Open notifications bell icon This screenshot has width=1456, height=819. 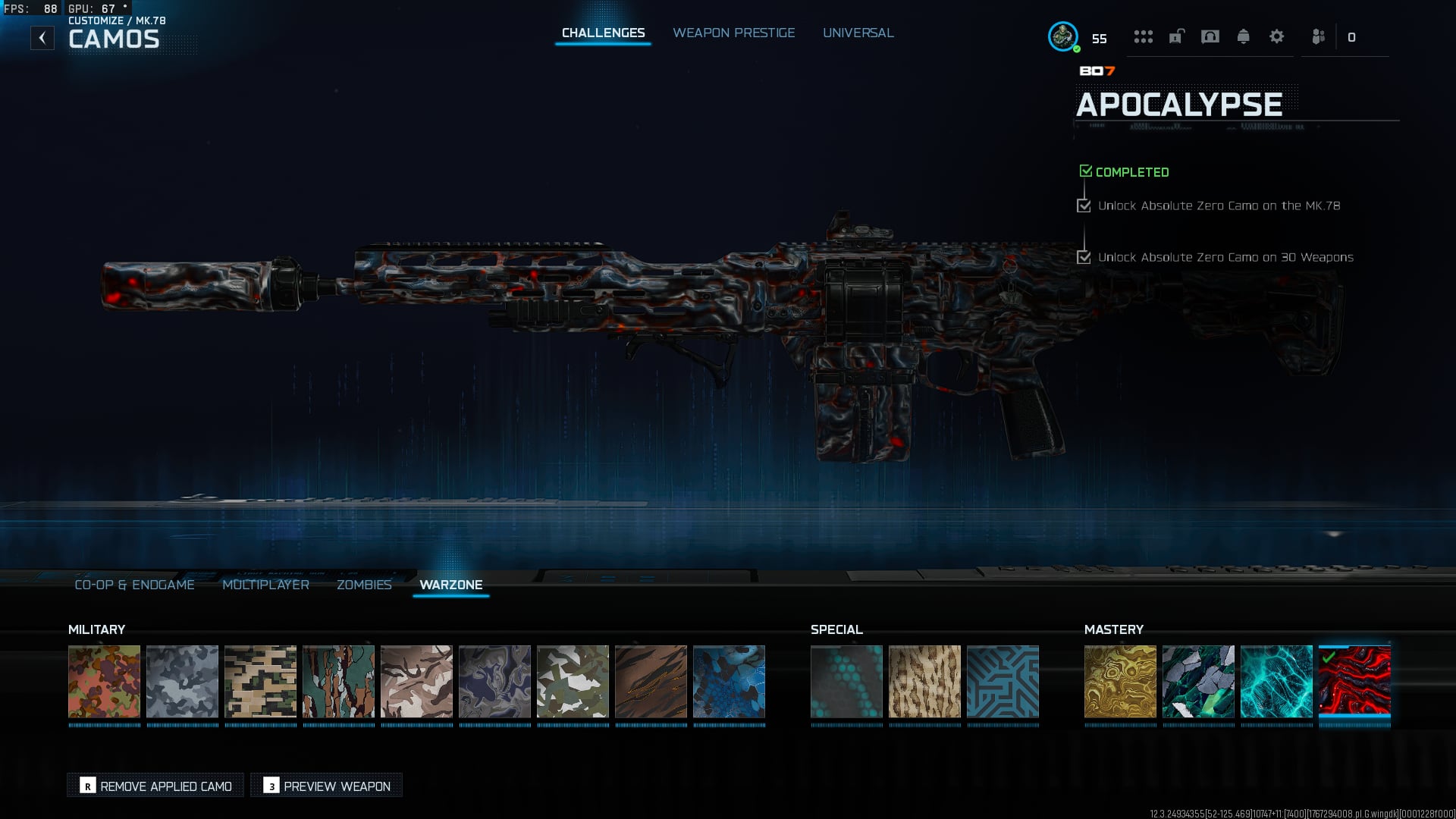[1243, 36]
